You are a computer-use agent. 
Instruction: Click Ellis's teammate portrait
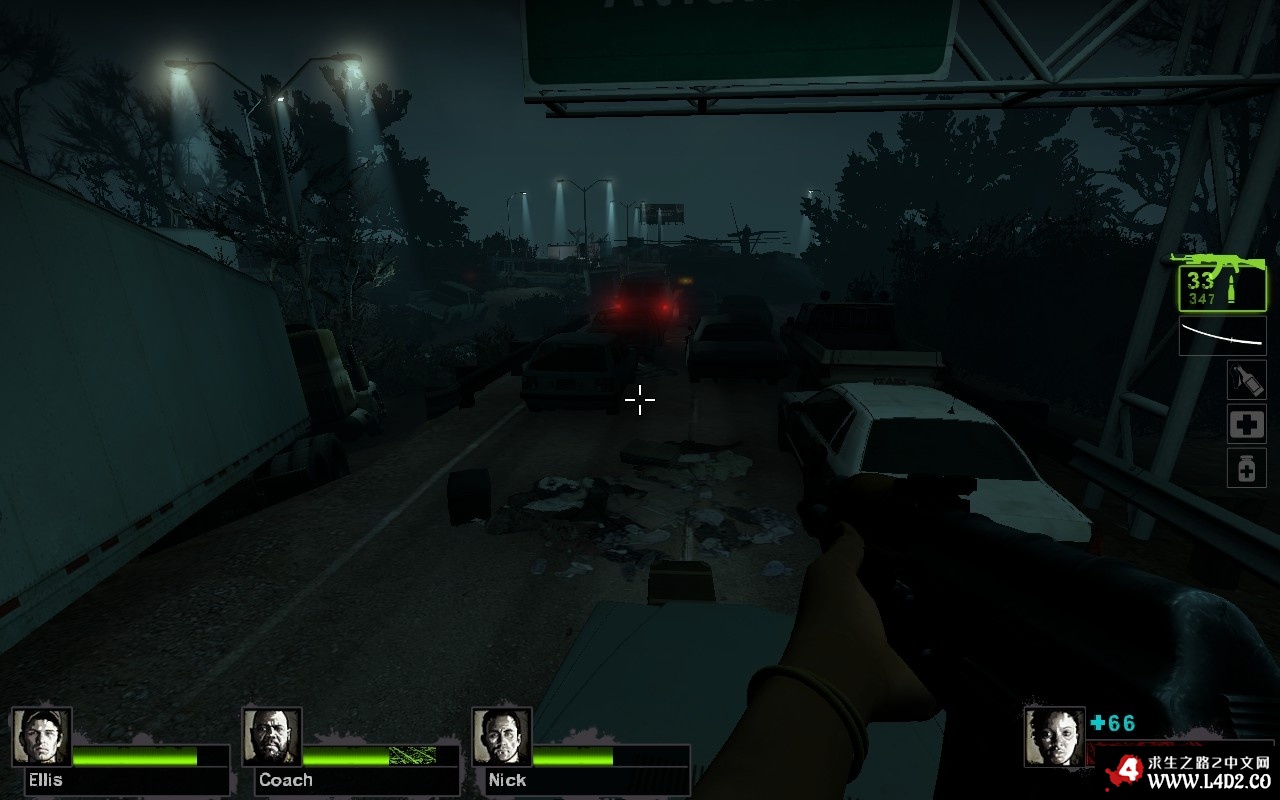(x=42, y=737)
